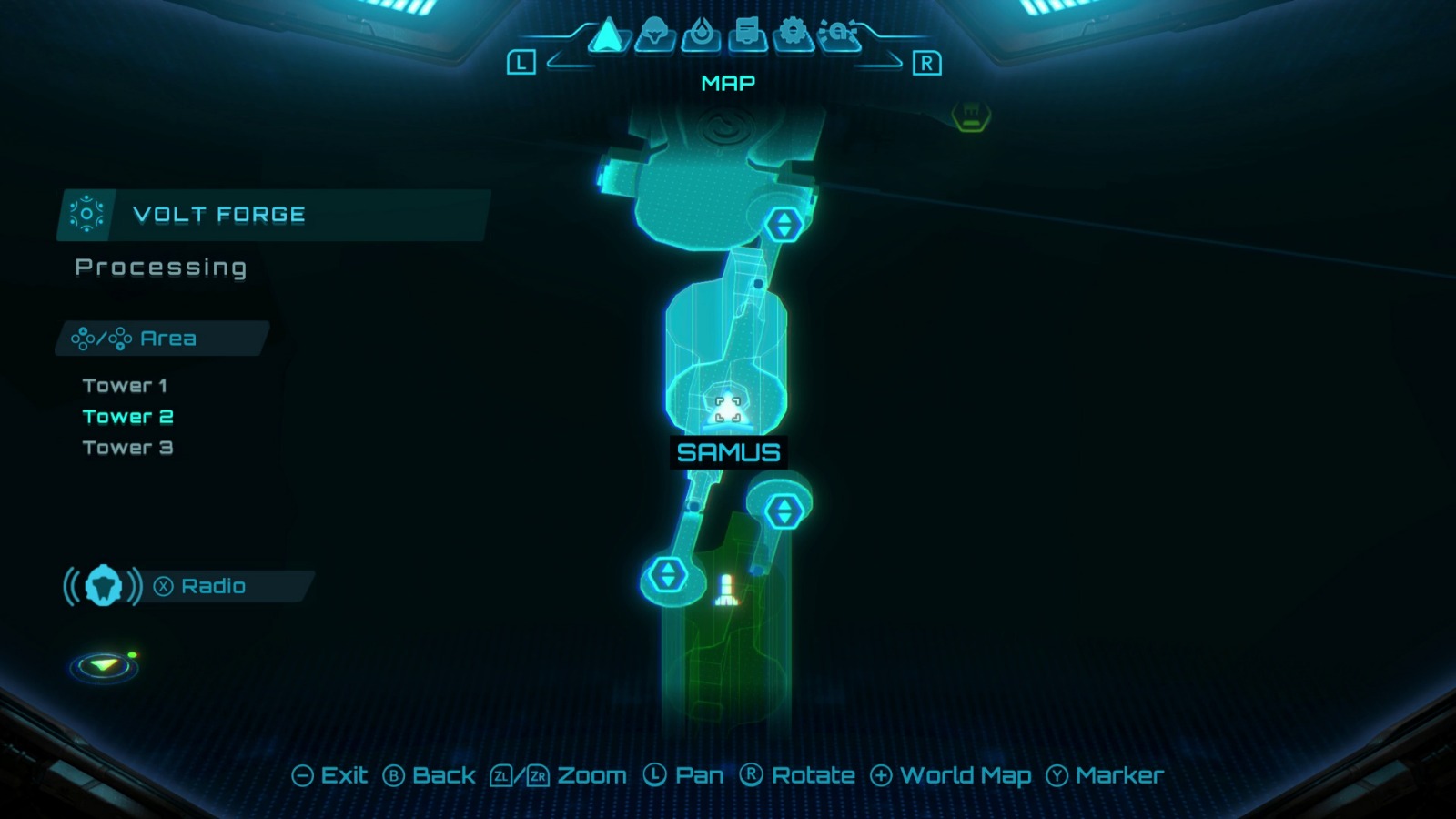Image resolution: width=1456 pixels, height=819 pixels.
Task: Click the Volt Forge area emblem
Action: coord(87,215)
